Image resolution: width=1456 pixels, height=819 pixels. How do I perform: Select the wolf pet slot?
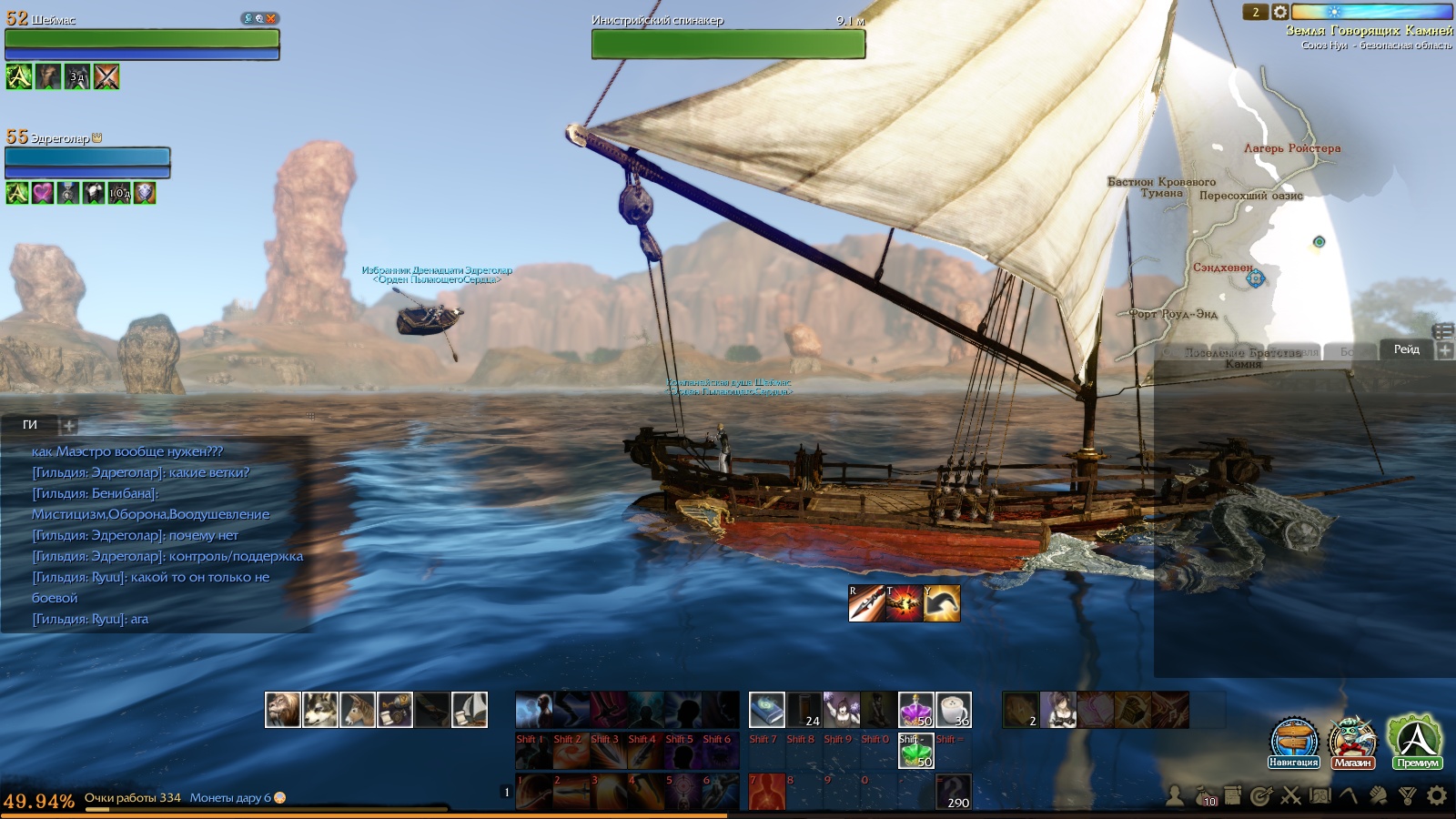point(320,710)
